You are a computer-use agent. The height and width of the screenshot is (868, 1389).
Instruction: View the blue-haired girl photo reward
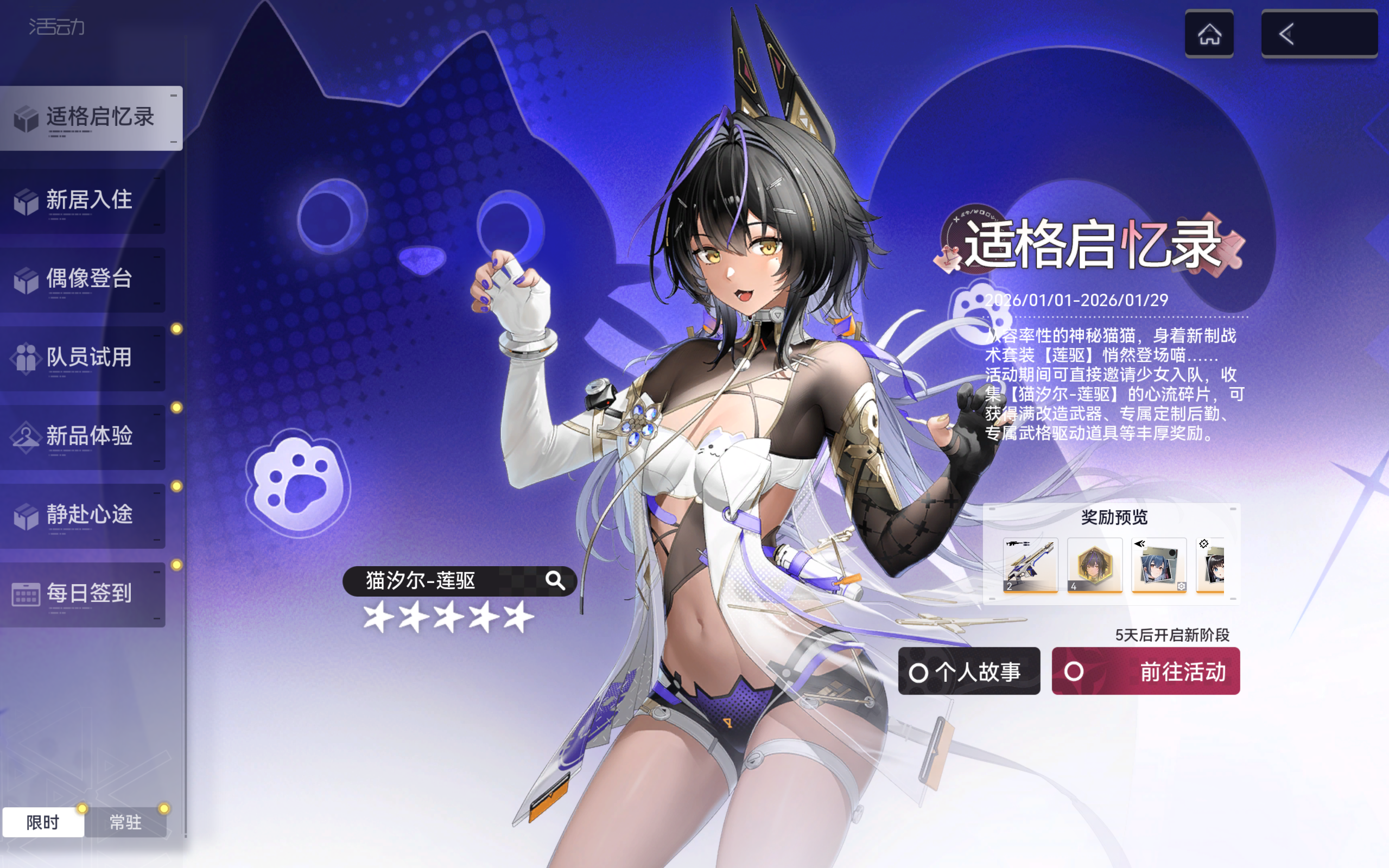tap(1159, 565)
